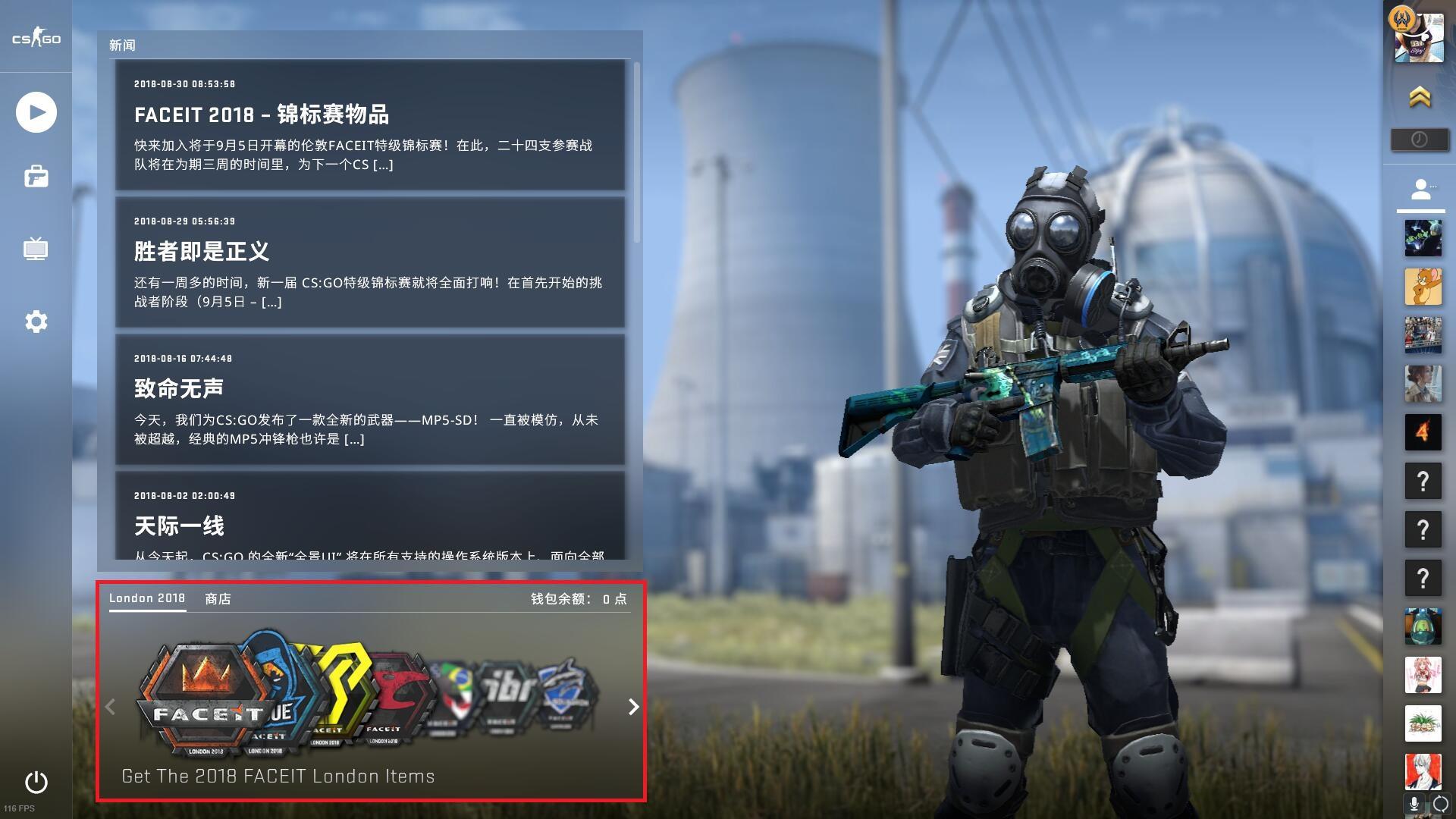This screenshot has width=1456, height=819.
Task: Open the Watch TV section
Action: pyautogui.click(x=36, y=249)
